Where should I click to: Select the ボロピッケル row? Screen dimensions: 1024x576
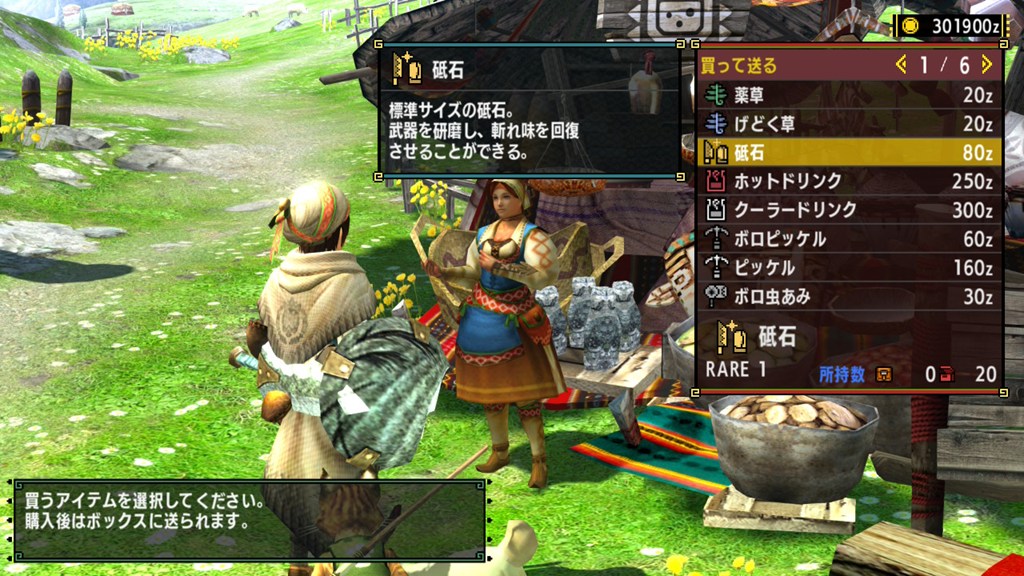850,239
